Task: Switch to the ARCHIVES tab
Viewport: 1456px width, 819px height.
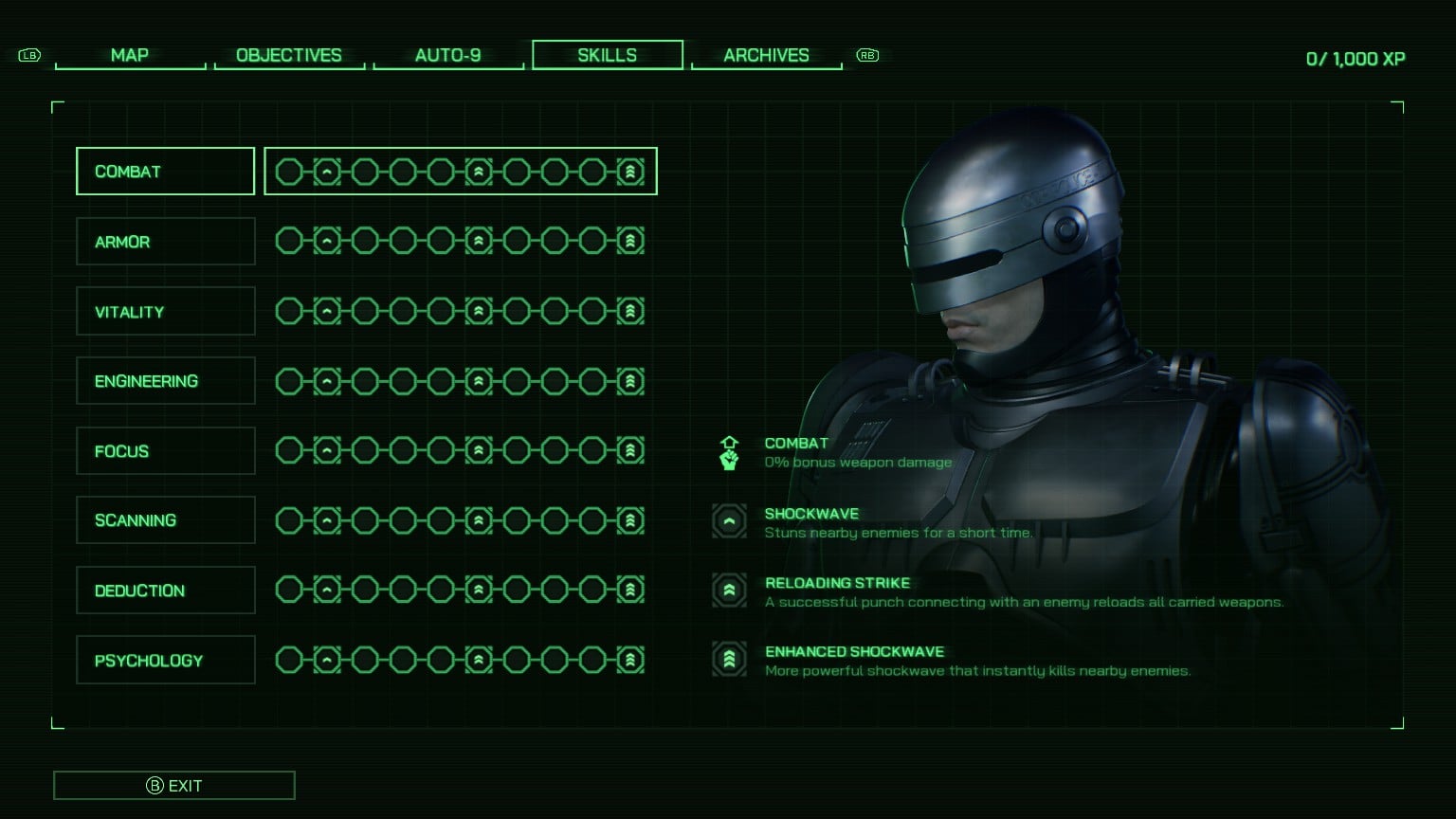Action: tap(766, 55)
